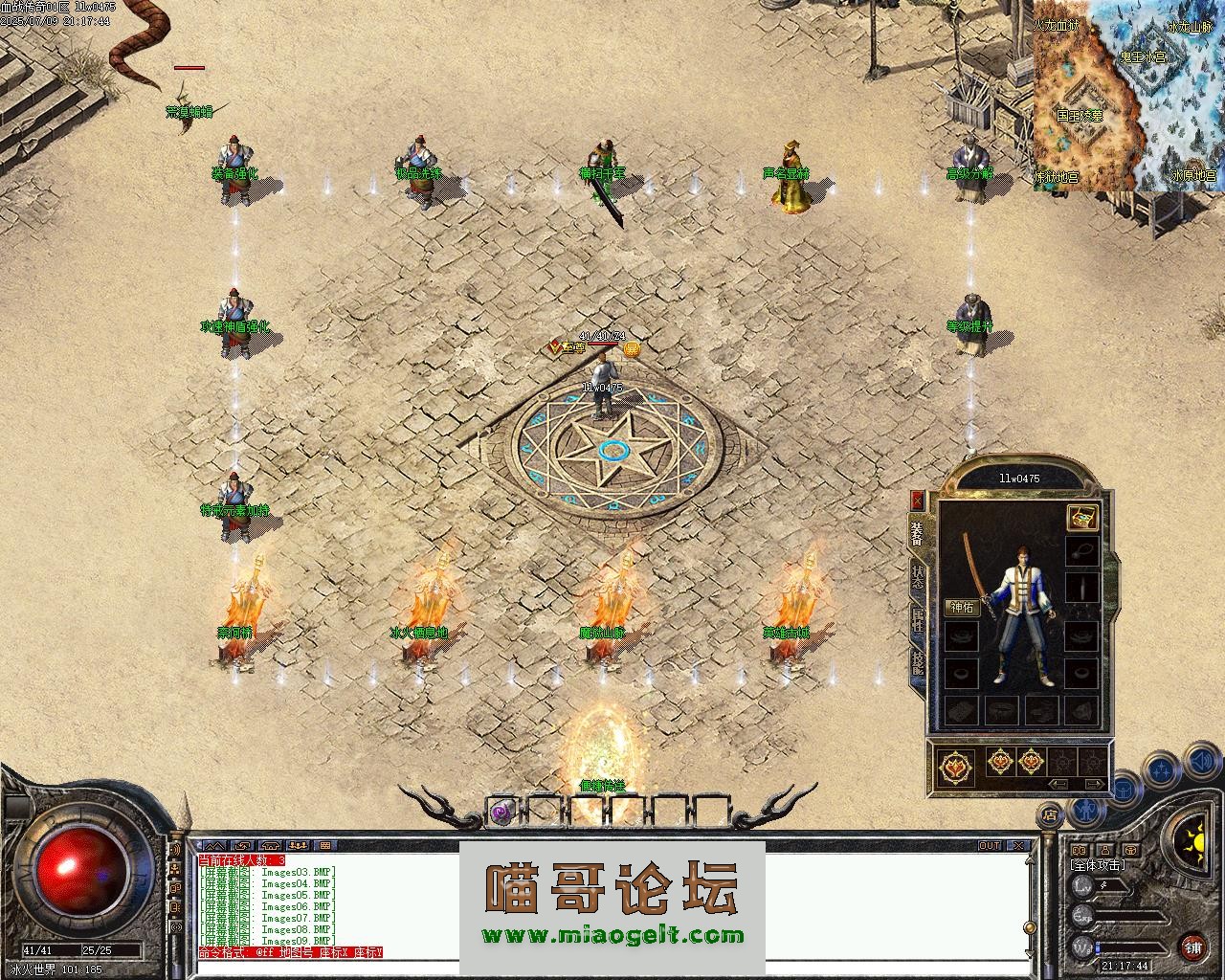Viewport: 1225px width, 980px height.
Task: Open the treasure chest icon in the equipment panel
Action: click(x=1081, y=518)
